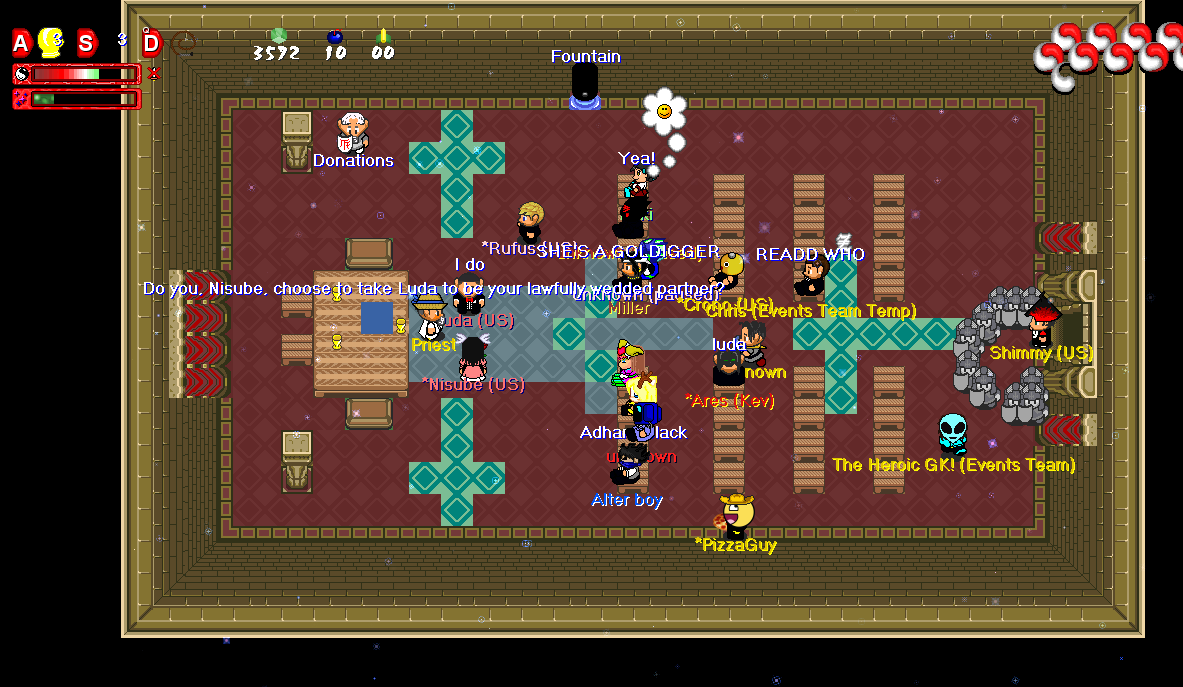Select the yellow glove item in slot A
This screenshot has width=1183, height=687.
[x=50, y=42]
